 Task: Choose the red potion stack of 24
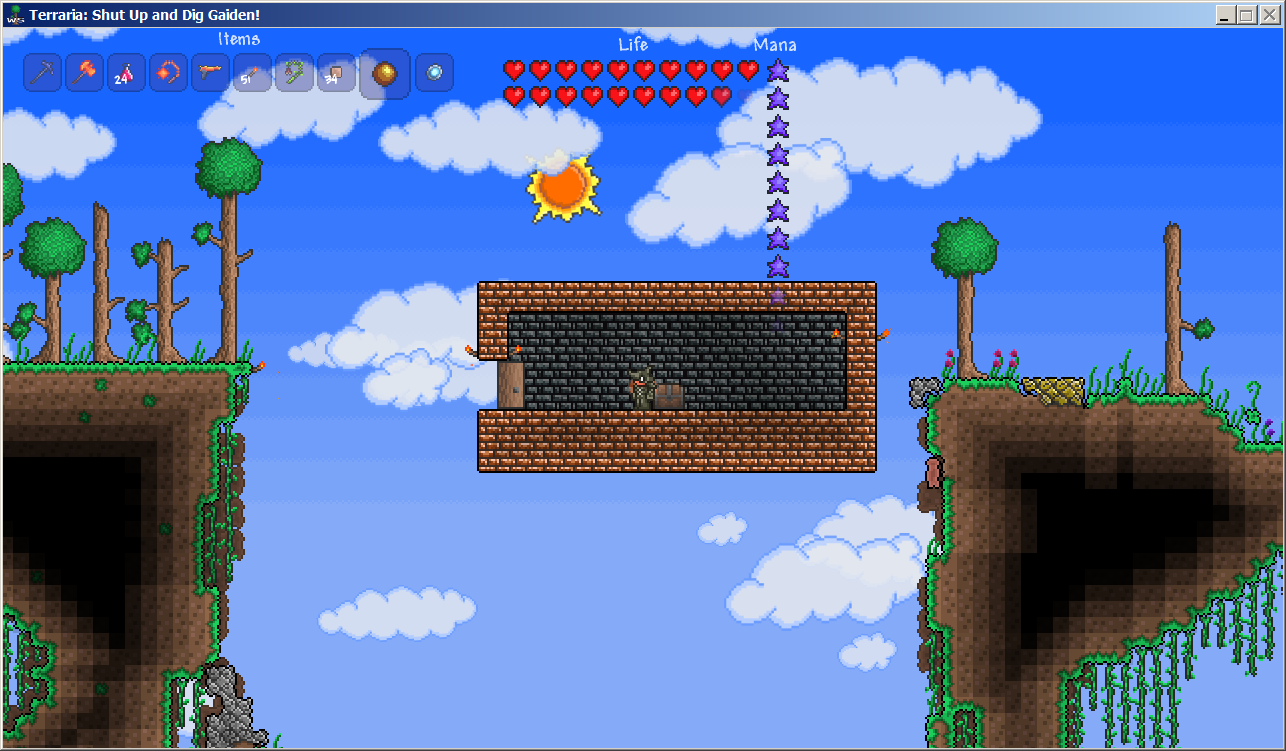click(127, 73)
